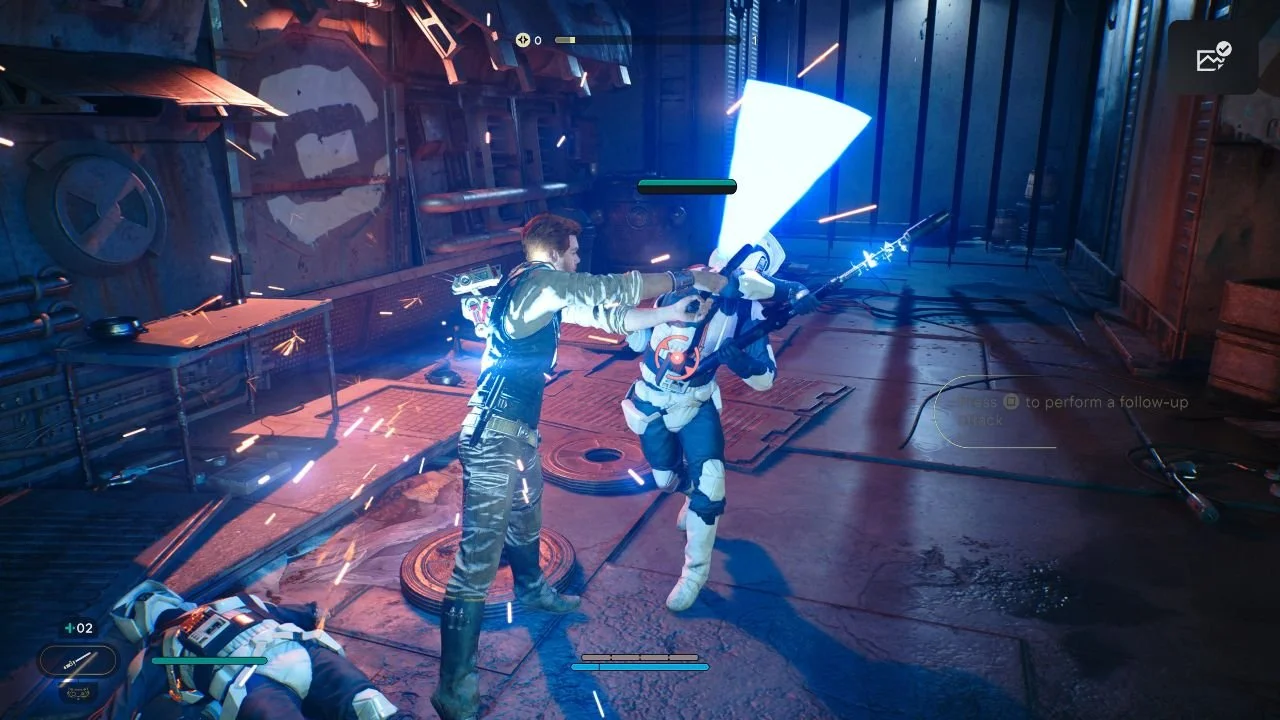
Task: Click the skill point icon
Action: pos(522,40)
